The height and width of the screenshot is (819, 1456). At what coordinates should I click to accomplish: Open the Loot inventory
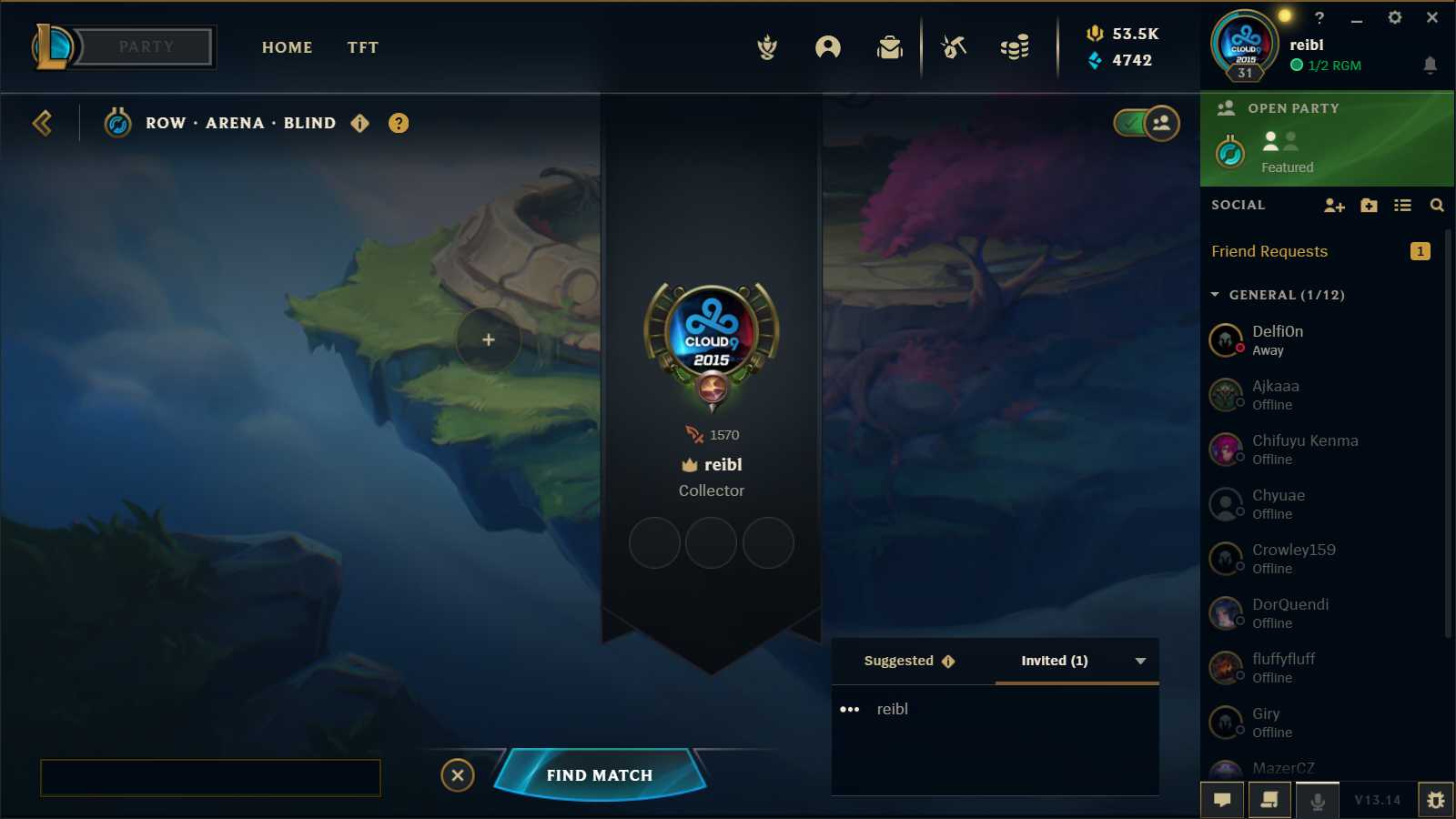click(x=889, y=49)
